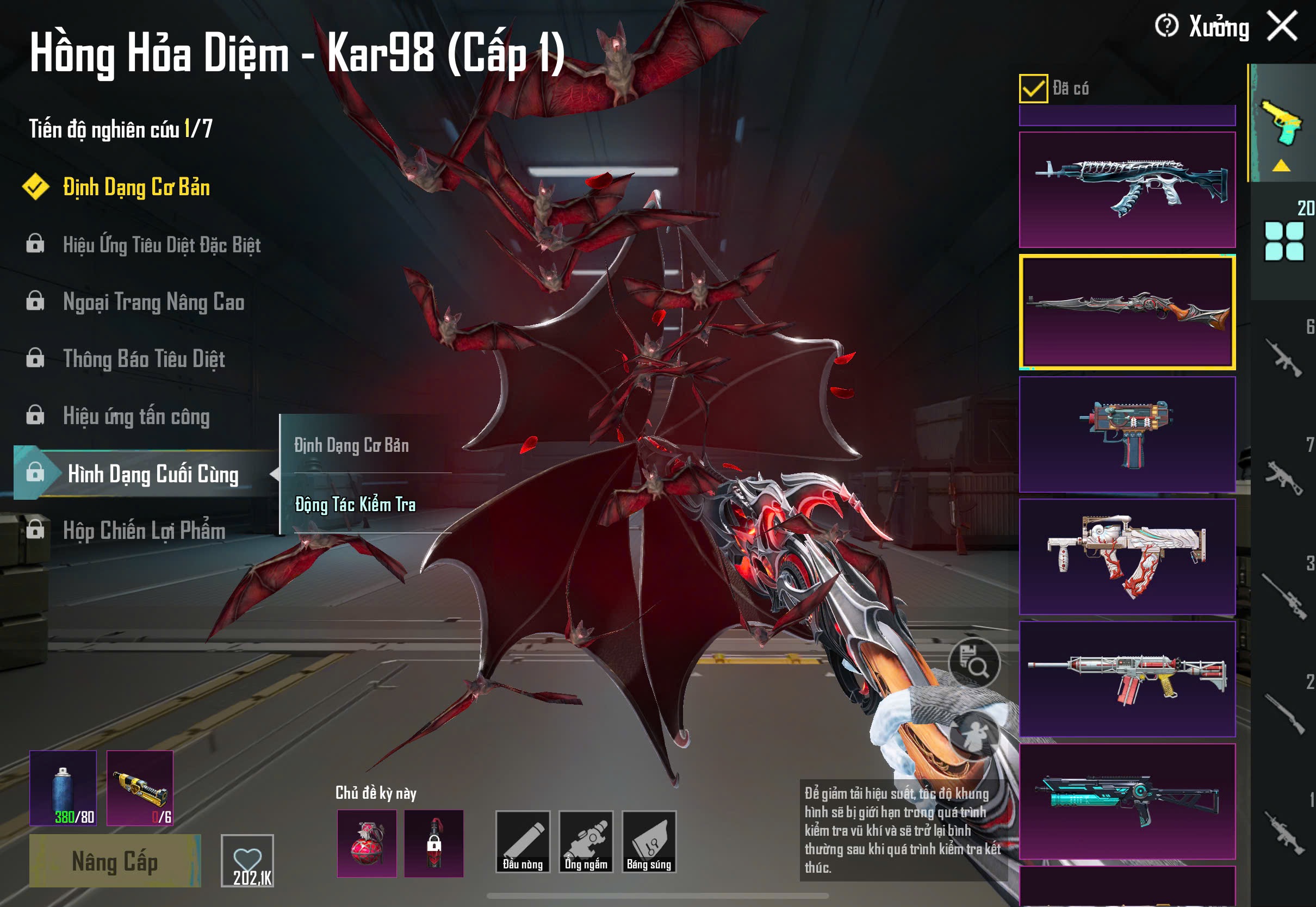Choose Động Tác Kiểm Tra preview option
This screenshot has height=907, width=1316.
tap(355, 505)
